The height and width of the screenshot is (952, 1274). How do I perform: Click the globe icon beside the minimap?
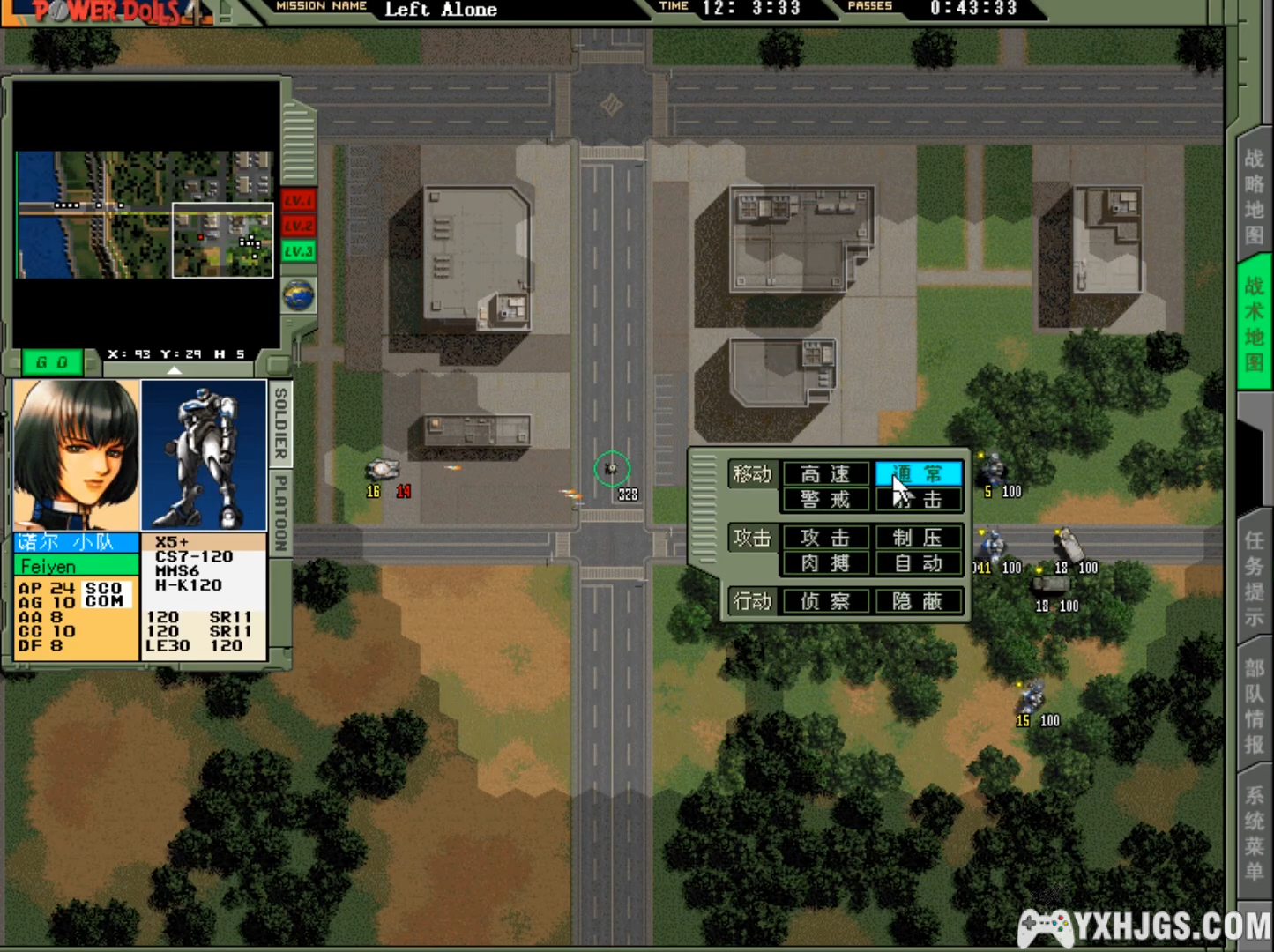coord(299,294)
